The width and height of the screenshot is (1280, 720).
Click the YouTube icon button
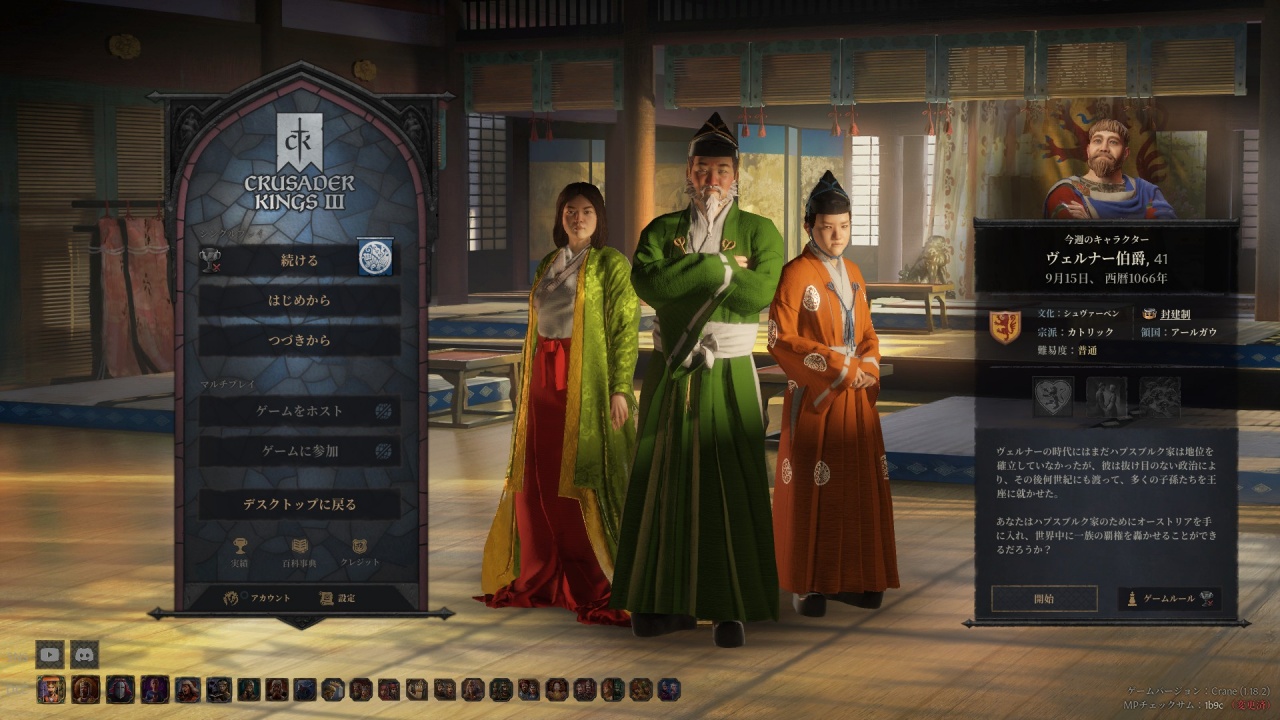(50, 654)
